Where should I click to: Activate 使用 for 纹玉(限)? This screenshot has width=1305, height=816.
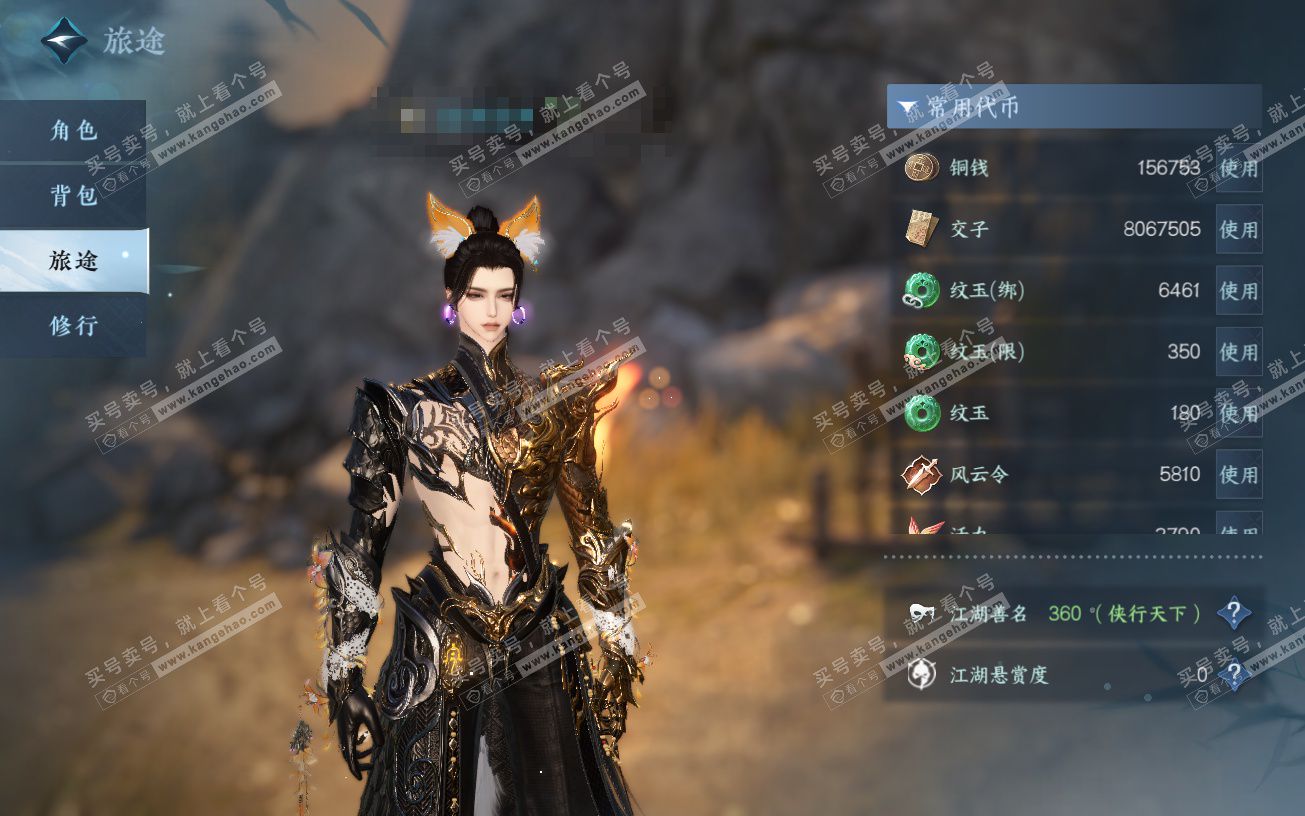coord(1238,352)
